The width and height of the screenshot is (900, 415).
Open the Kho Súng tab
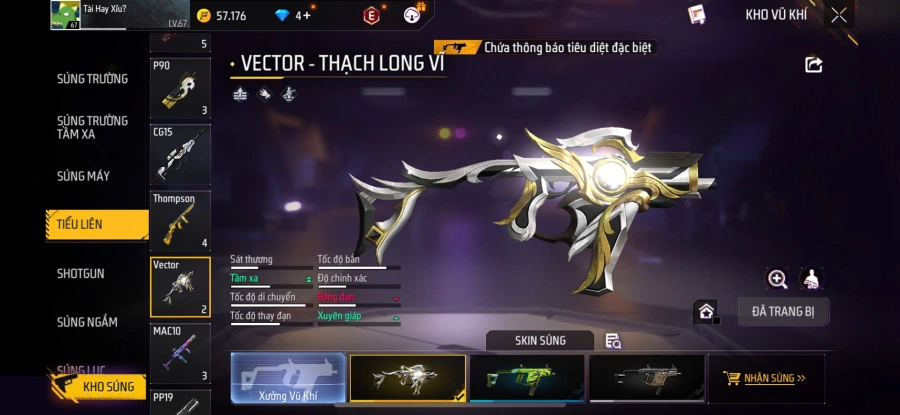[100, 386]
